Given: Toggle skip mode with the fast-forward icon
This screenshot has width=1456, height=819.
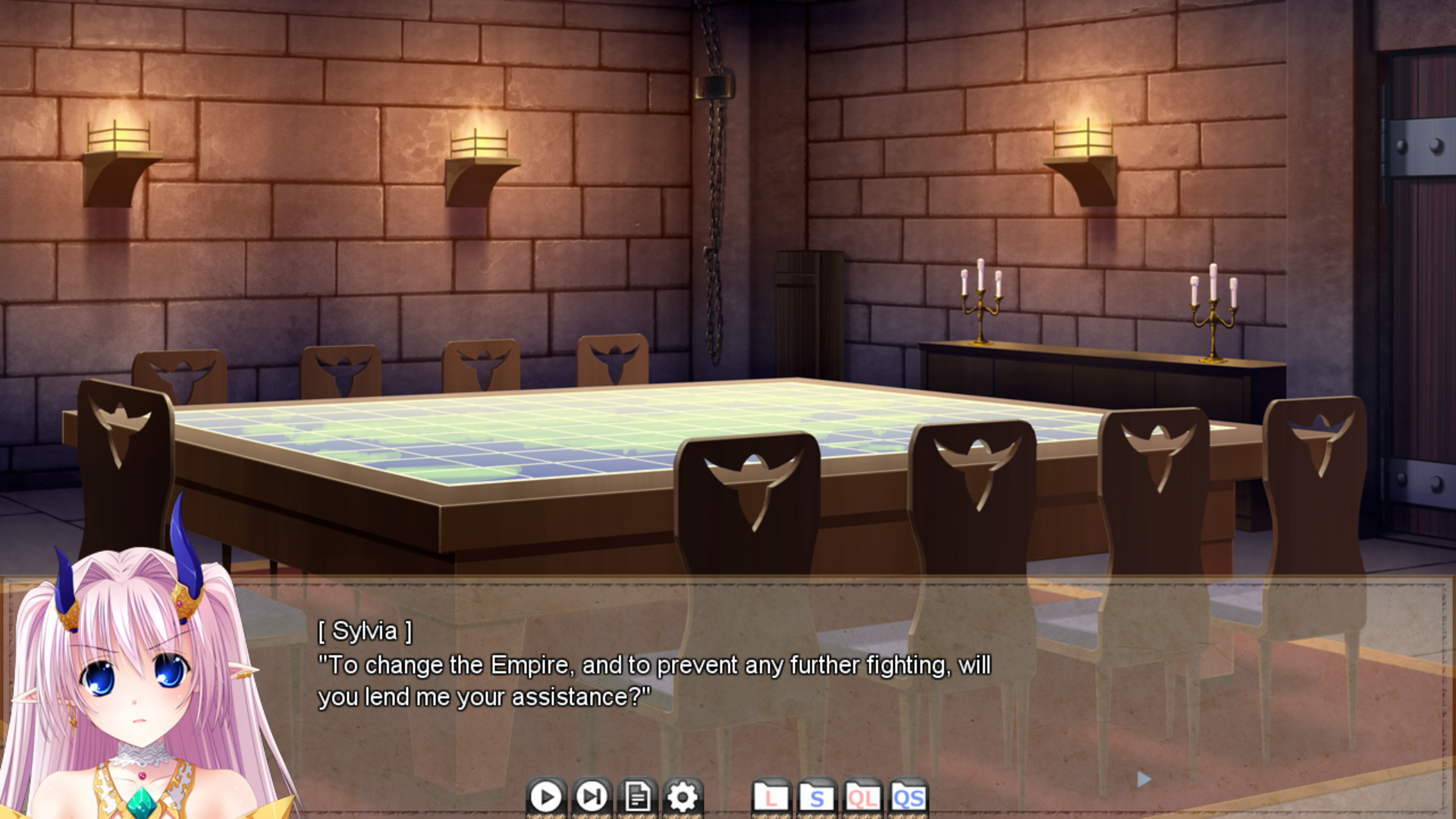Looking at the screenshot, I should point(591,797).
